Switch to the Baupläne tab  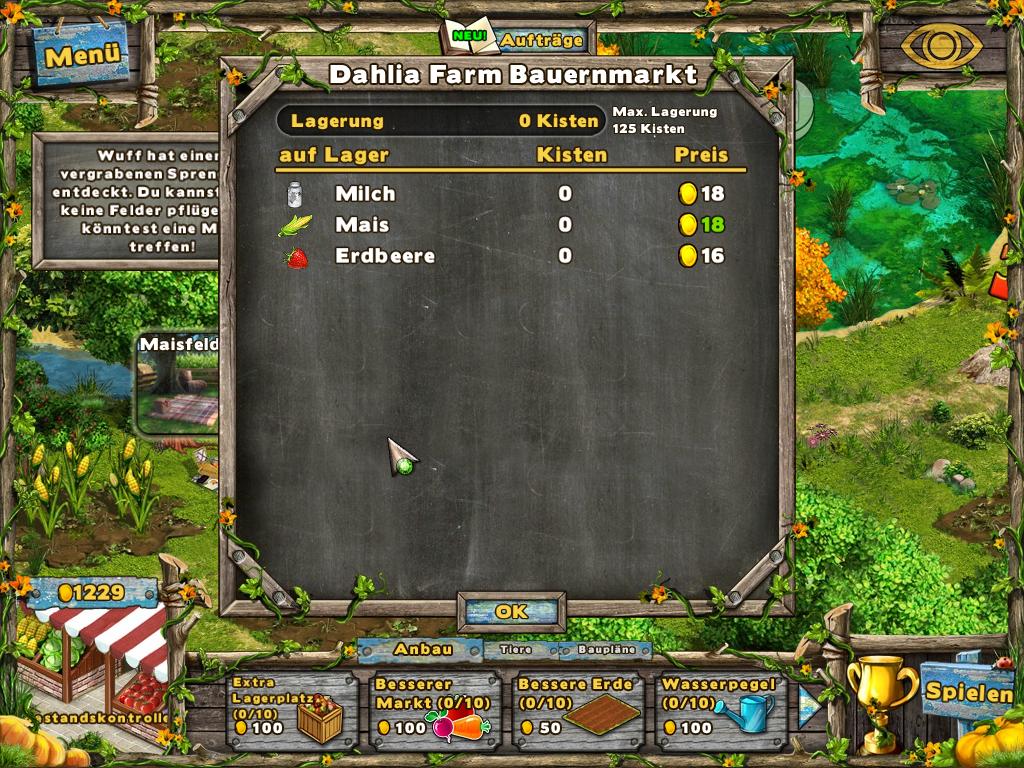(x=605, y=650)
